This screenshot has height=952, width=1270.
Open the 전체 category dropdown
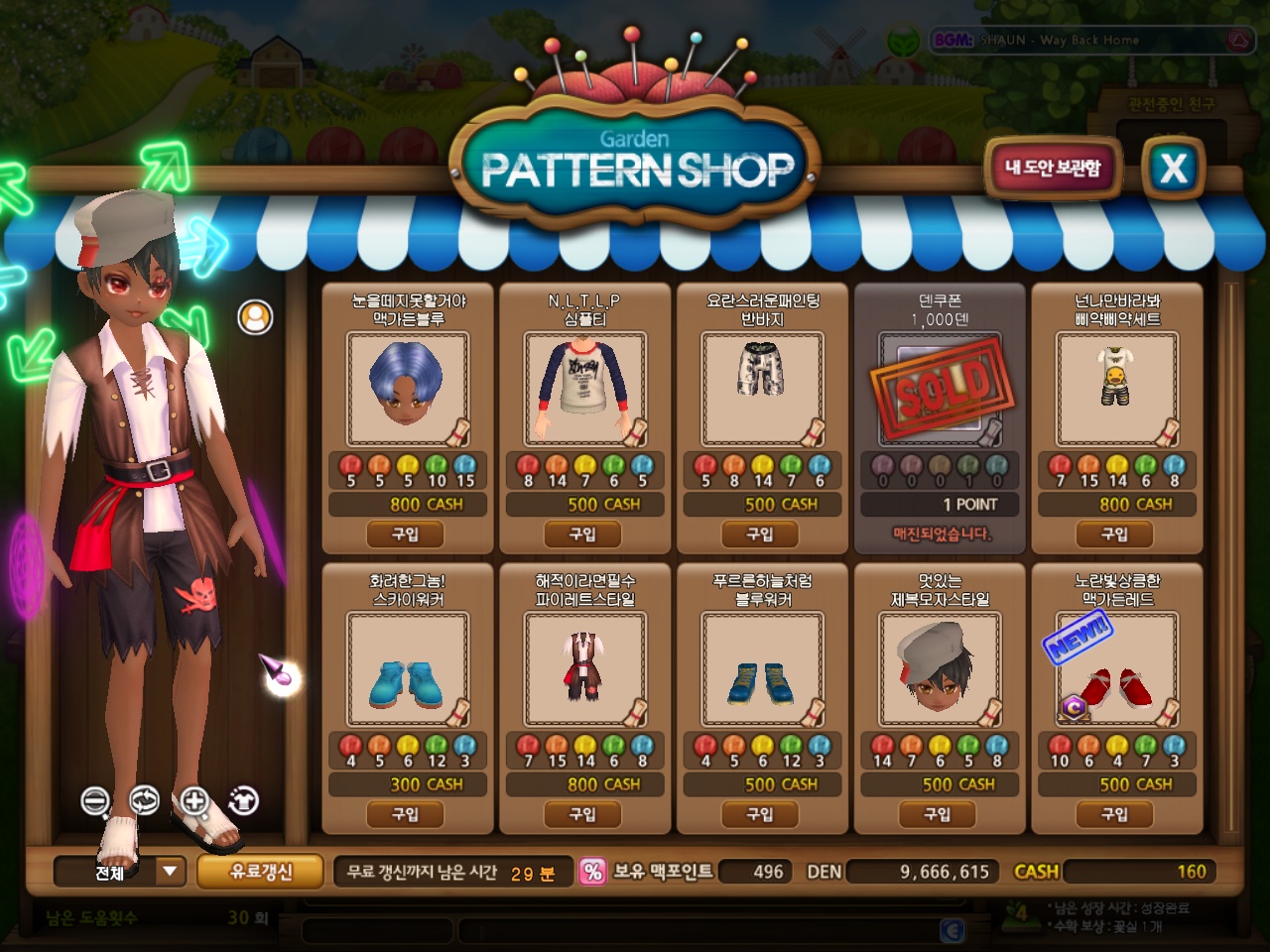click(170, 872)
